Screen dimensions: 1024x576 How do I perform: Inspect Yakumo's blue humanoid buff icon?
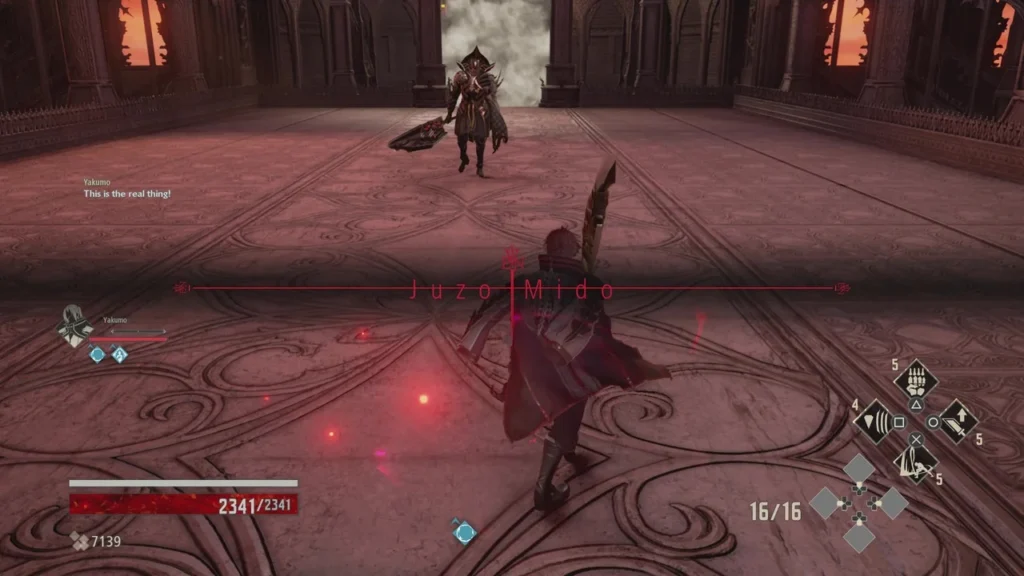coord(119,354)
